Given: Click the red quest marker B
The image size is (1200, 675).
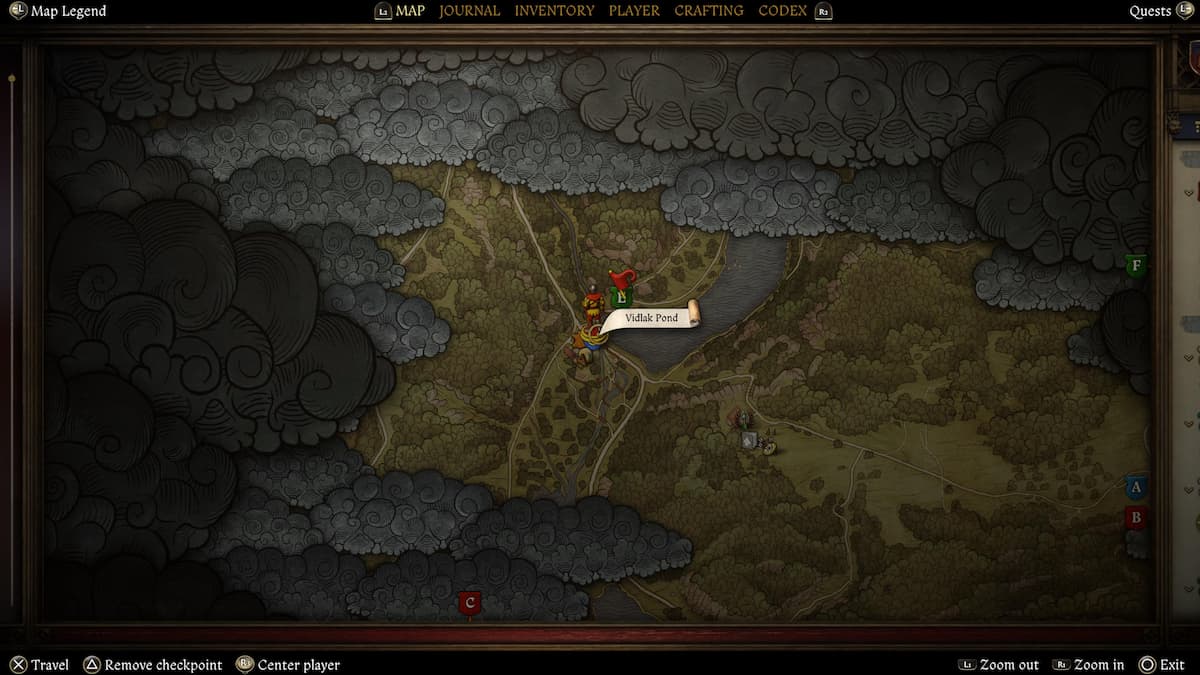Looking at the screenshot, I should tap(1135, 518).
